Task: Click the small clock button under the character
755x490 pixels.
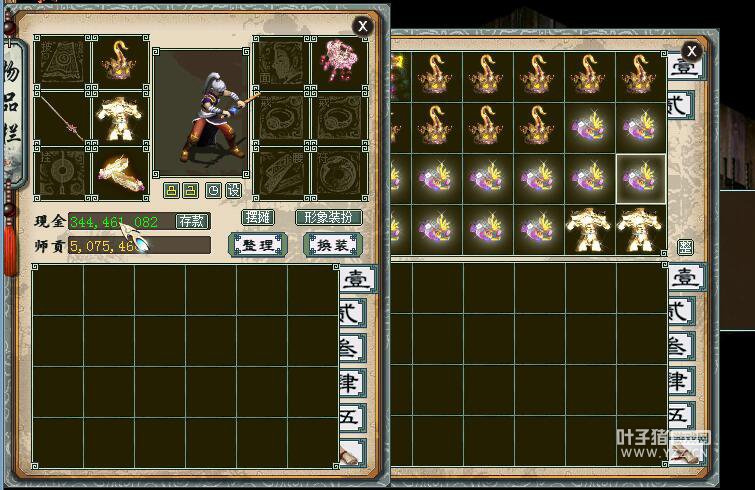Action: tap(213, 190)
